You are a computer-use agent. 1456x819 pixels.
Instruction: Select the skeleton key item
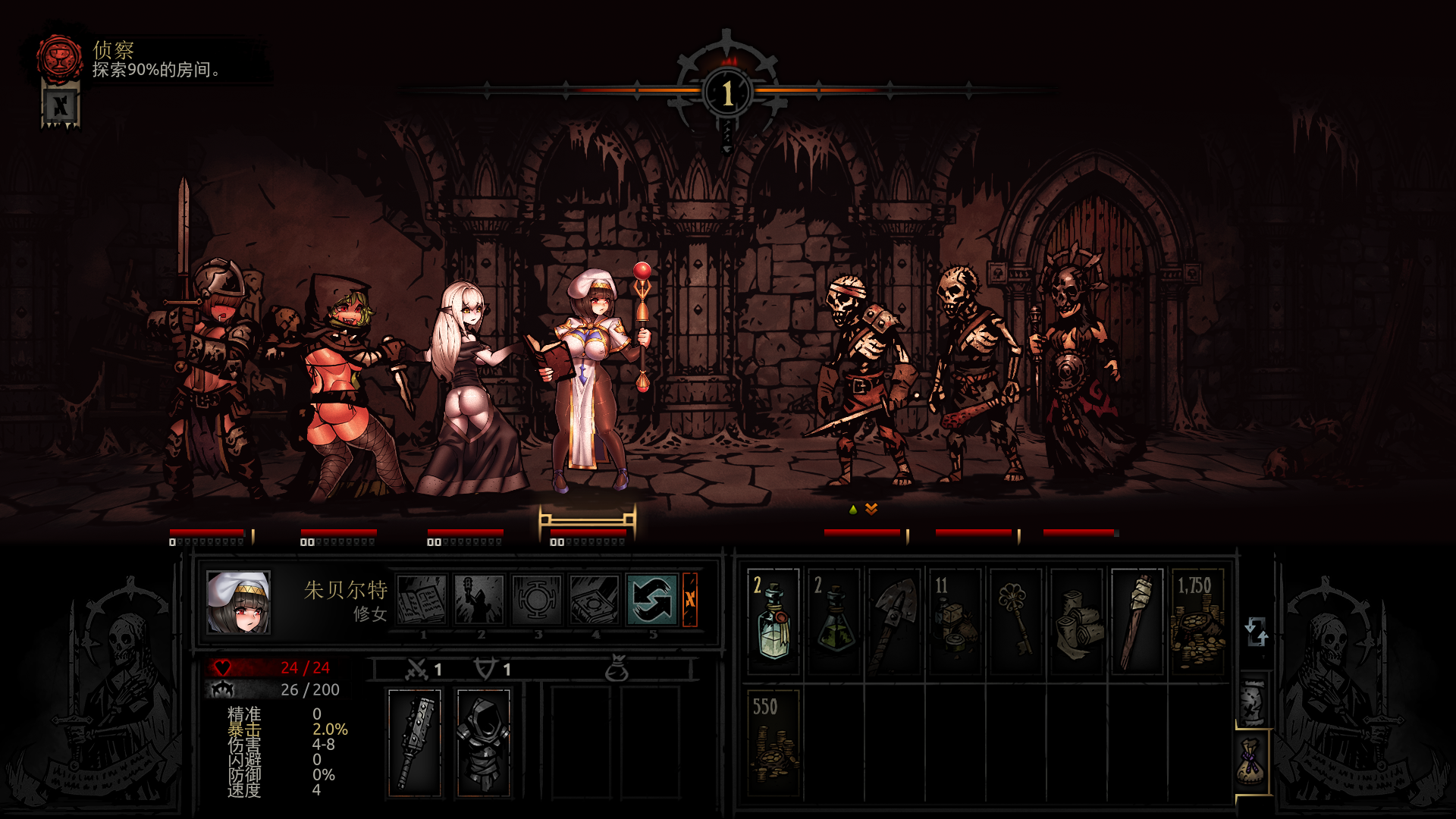1016,622
